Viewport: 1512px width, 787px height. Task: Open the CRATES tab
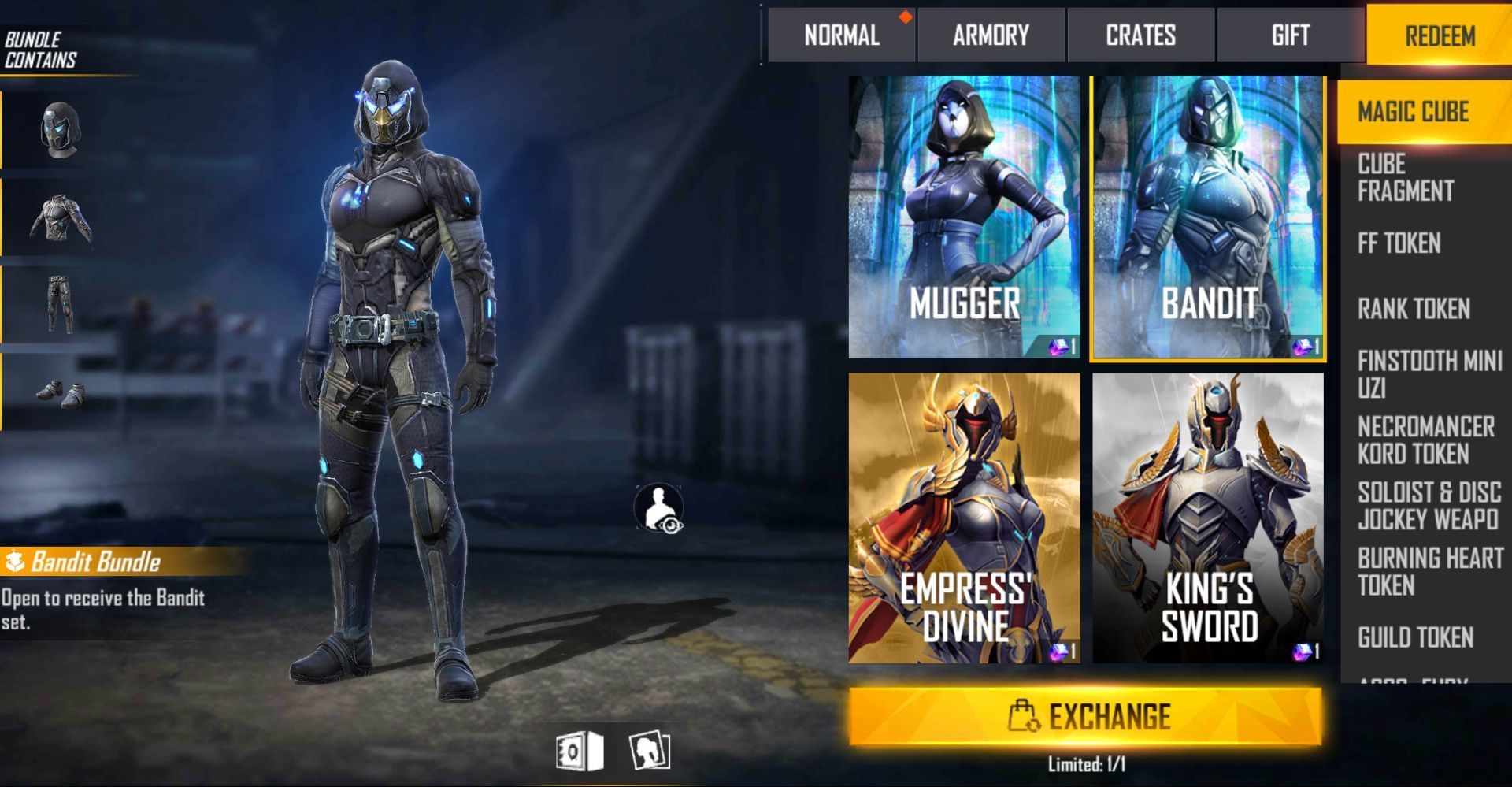1140,35
